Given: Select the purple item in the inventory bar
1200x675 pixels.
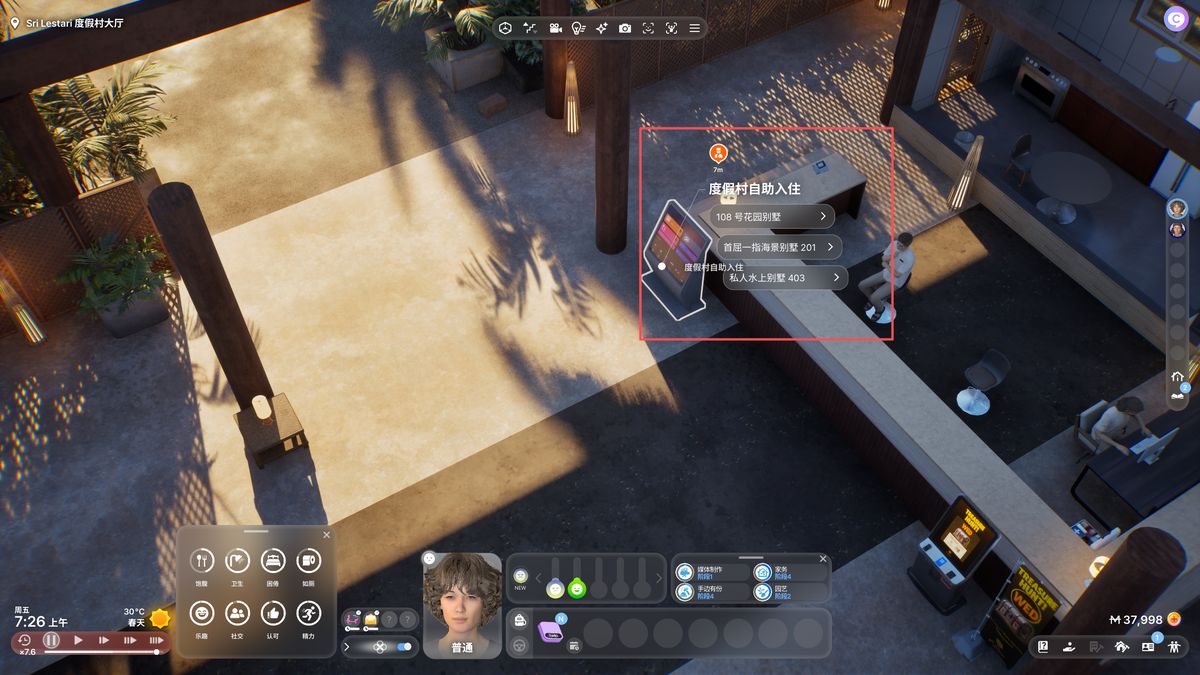Looking at the screenshot, I should click(x=551, y=632).
